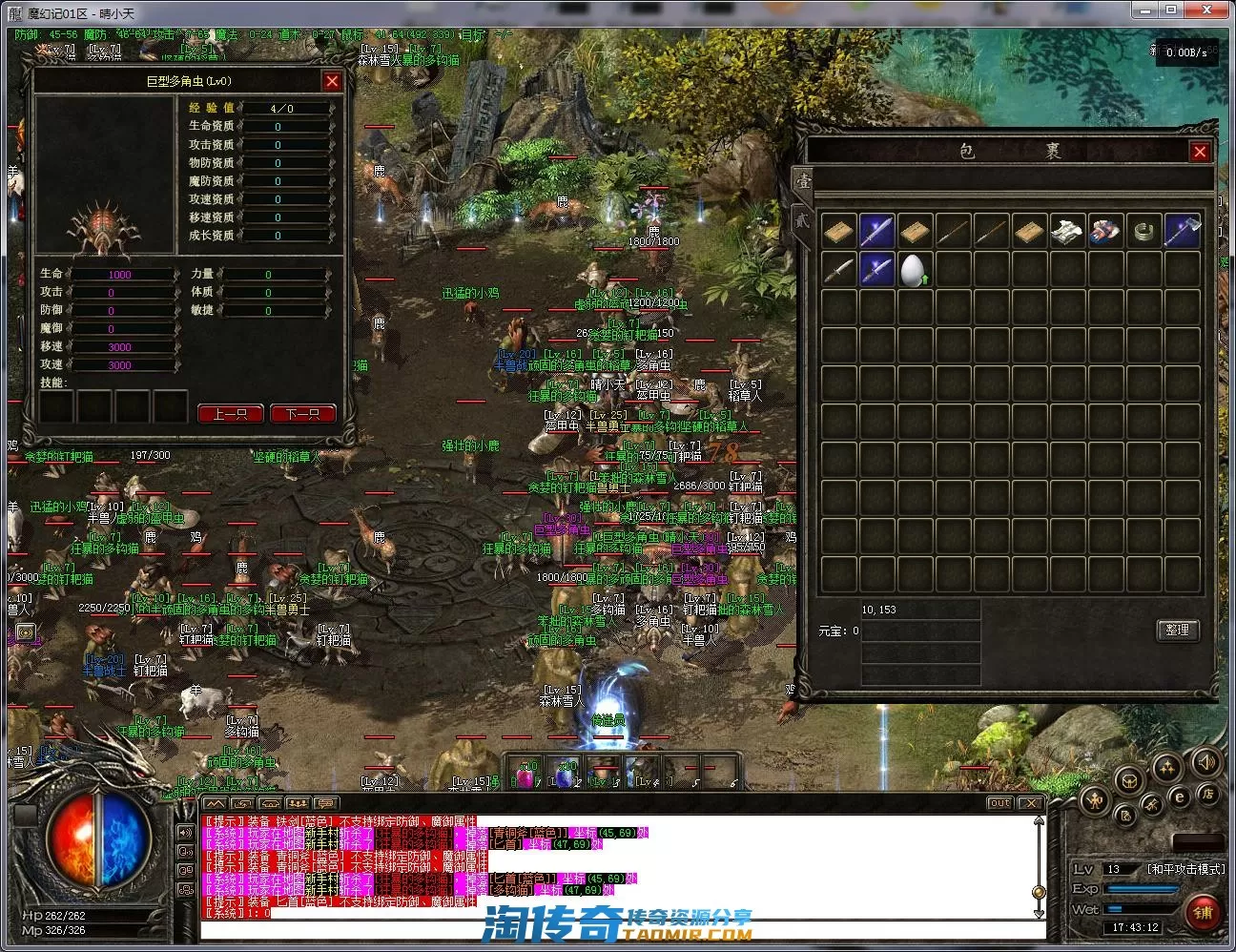Close the pet stats panel

[332, 82]
